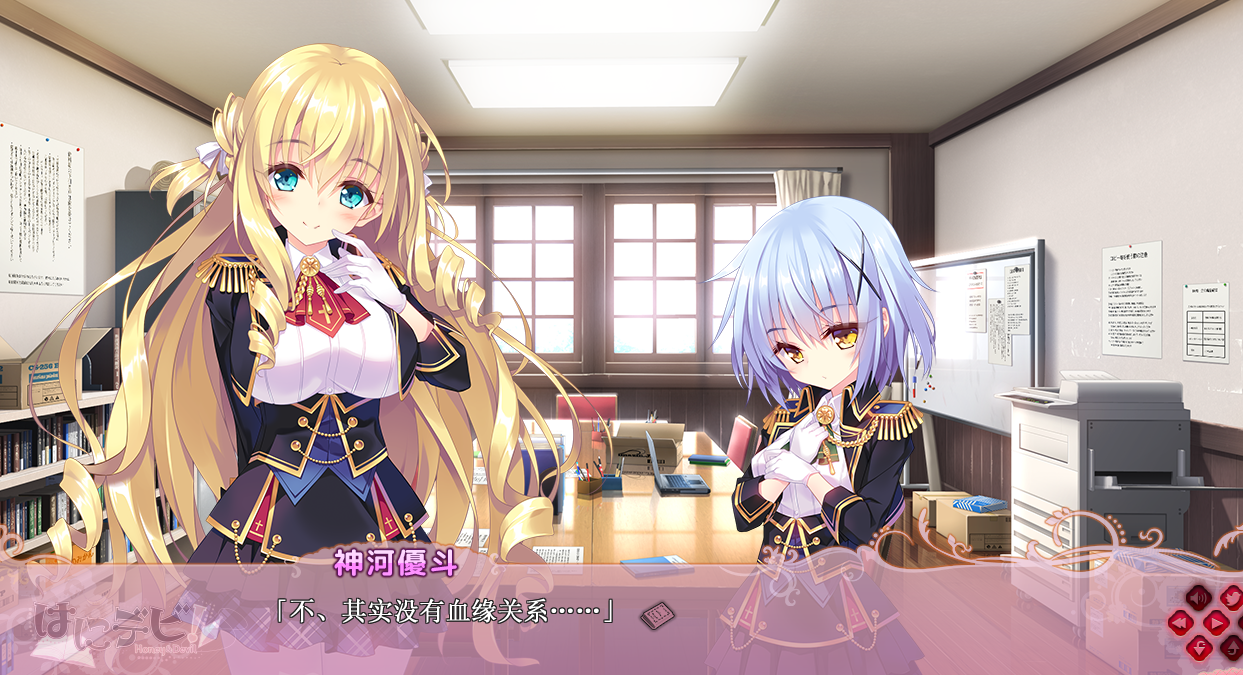The height and width of the screenshot is (675, 1243).
Task: Click the double-arrow rewind button
Action: [1182, 622]
